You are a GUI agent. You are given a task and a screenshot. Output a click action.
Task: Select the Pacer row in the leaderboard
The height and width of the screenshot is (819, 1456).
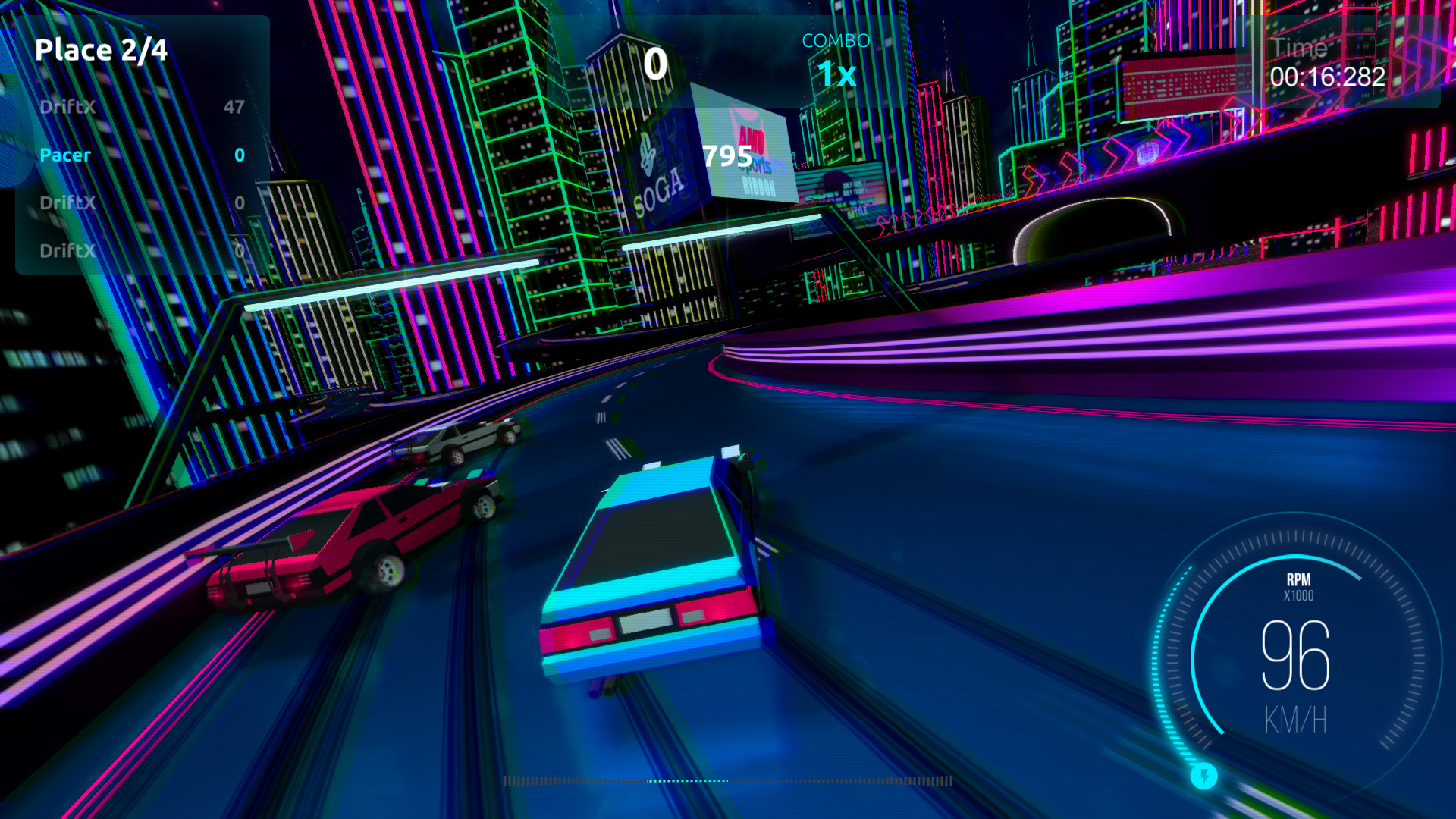tap(142, 155)
